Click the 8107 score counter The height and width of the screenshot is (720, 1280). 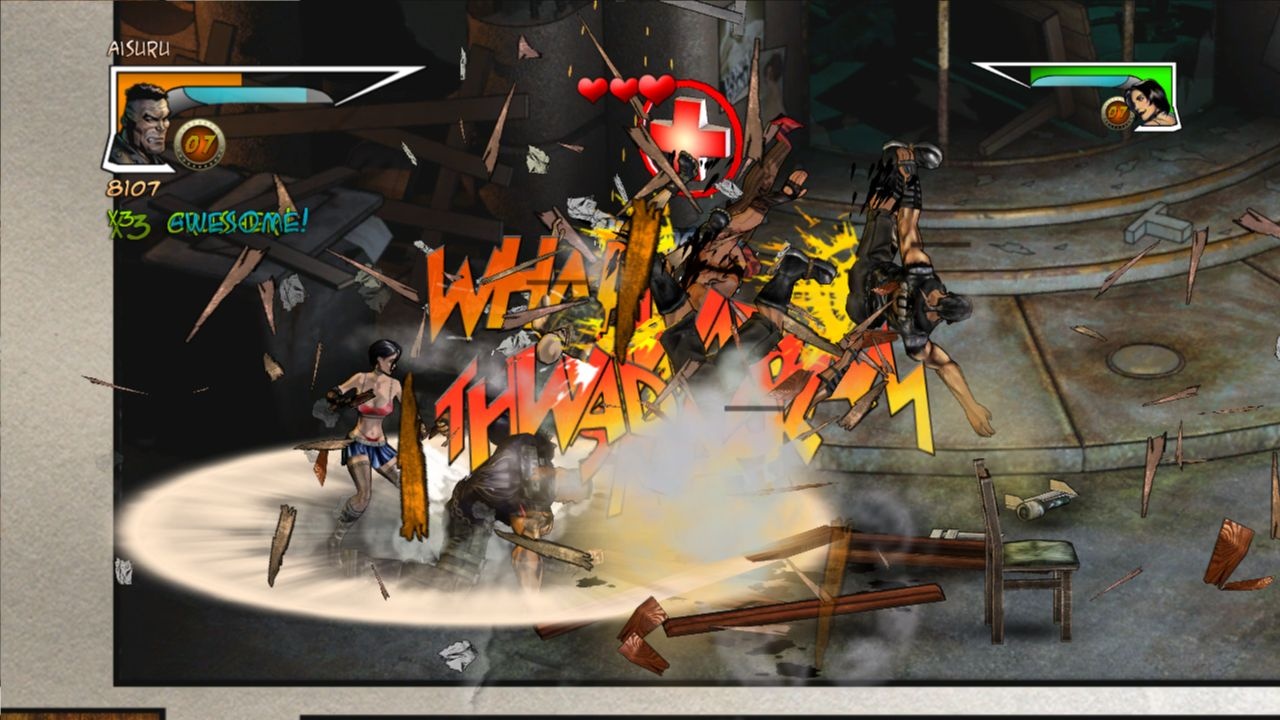(x=132, y=186)
